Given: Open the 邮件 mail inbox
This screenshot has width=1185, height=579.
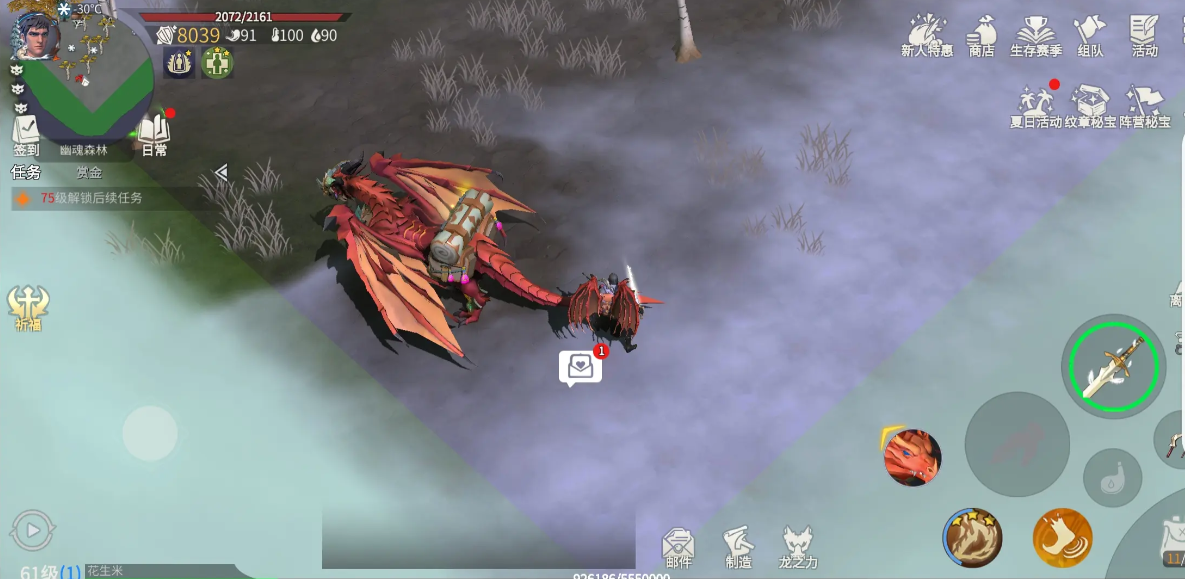Looking at the screenshot, I should point(678,547).
